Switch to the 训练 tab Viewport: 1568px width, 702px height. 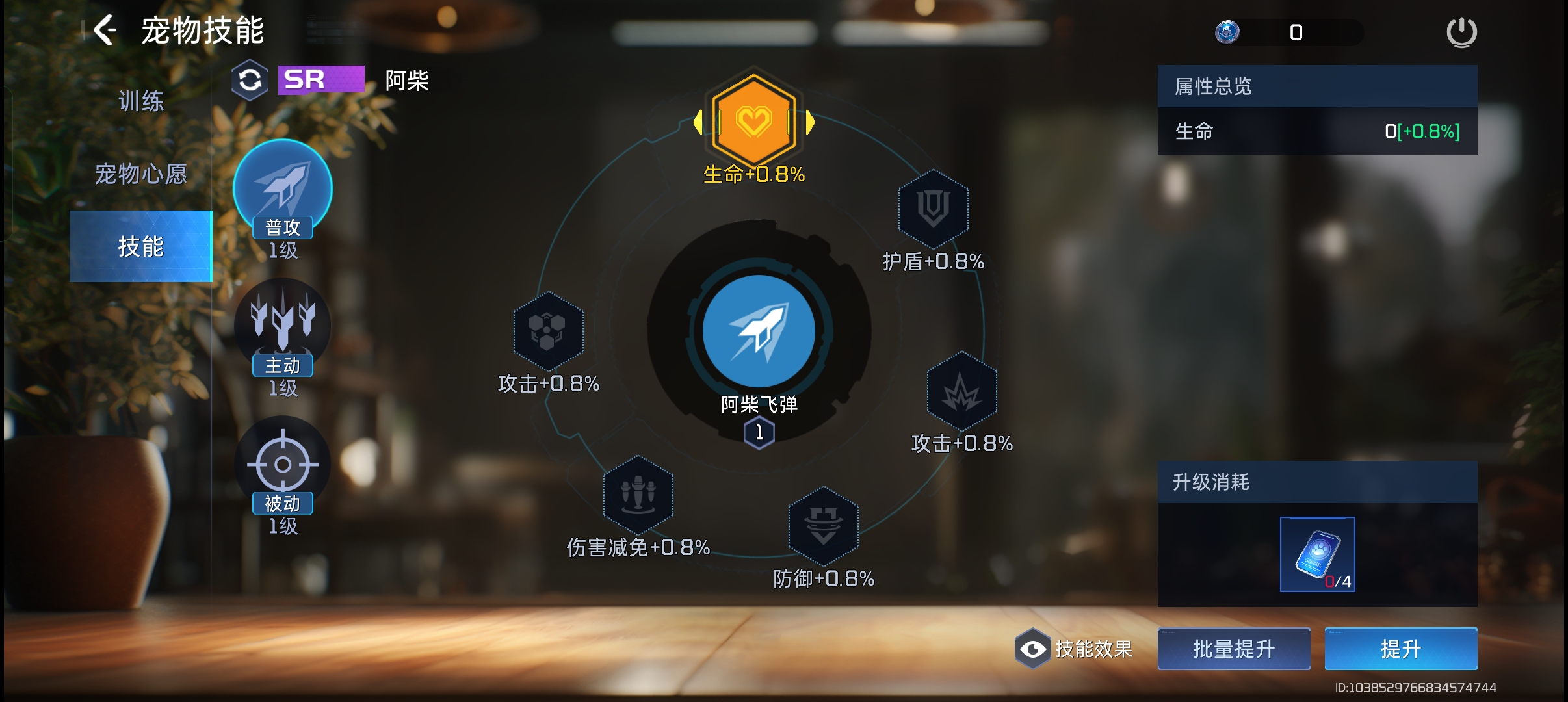click(141, 101)
